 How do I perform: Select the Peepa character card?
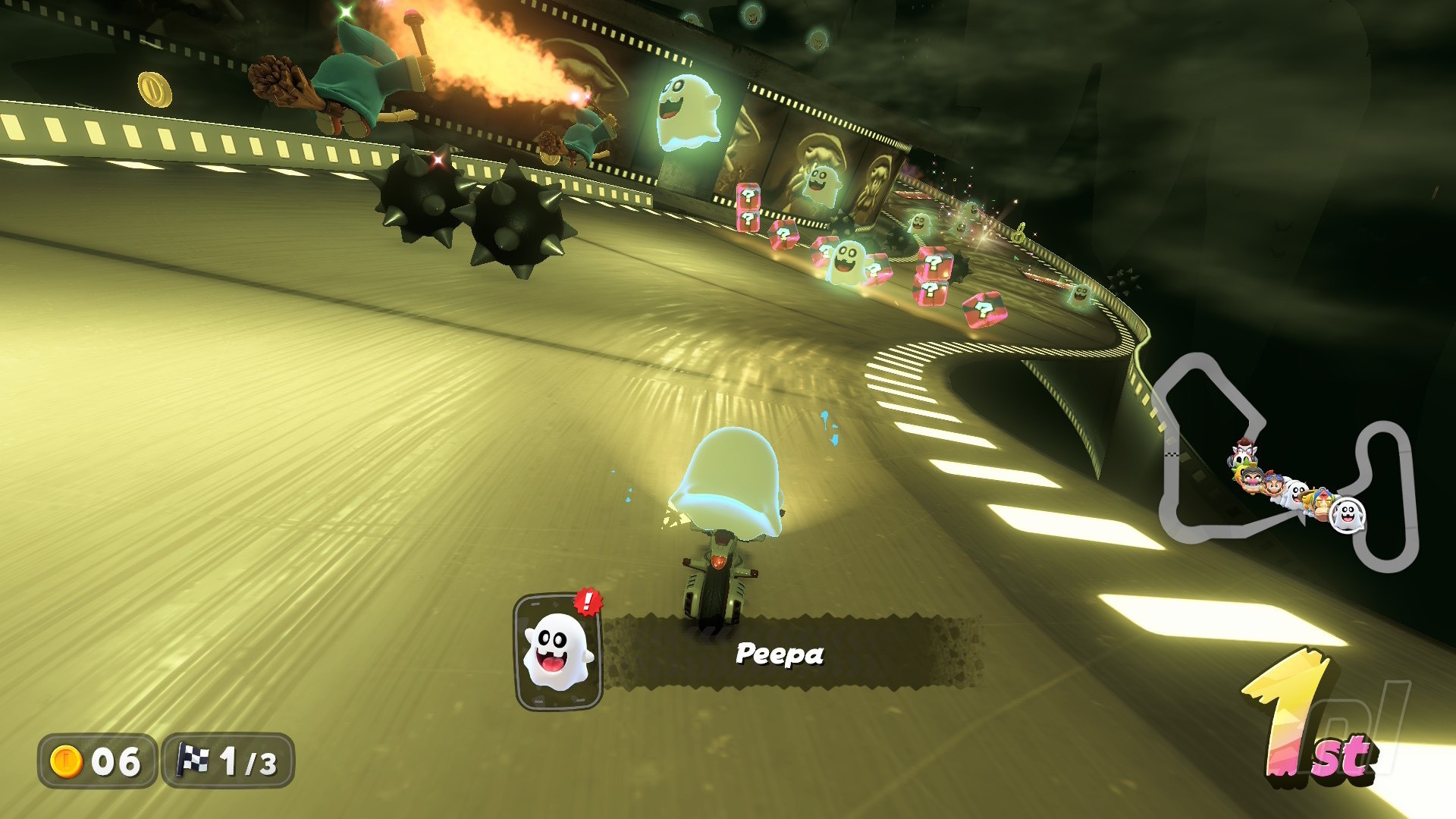coord(558,651)
